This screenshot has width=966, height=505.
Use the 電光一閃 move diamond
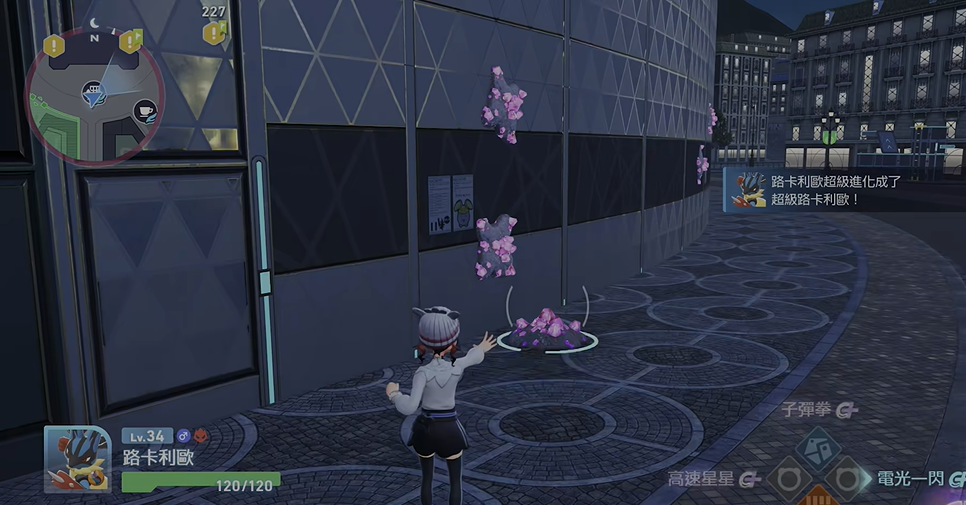(x=849, y=480)
